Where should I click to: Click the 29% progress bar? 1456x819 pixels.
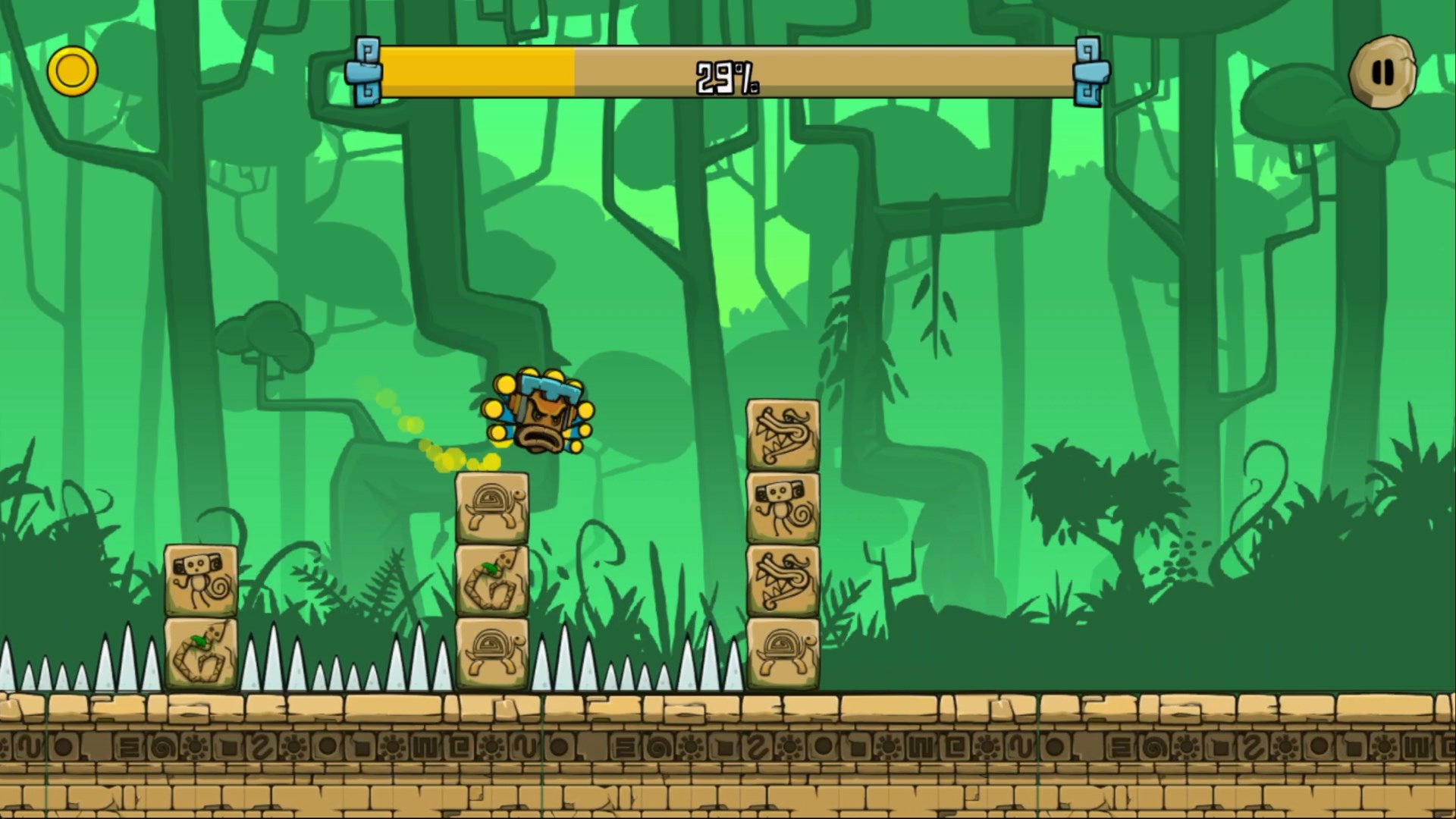click(728, 72)
